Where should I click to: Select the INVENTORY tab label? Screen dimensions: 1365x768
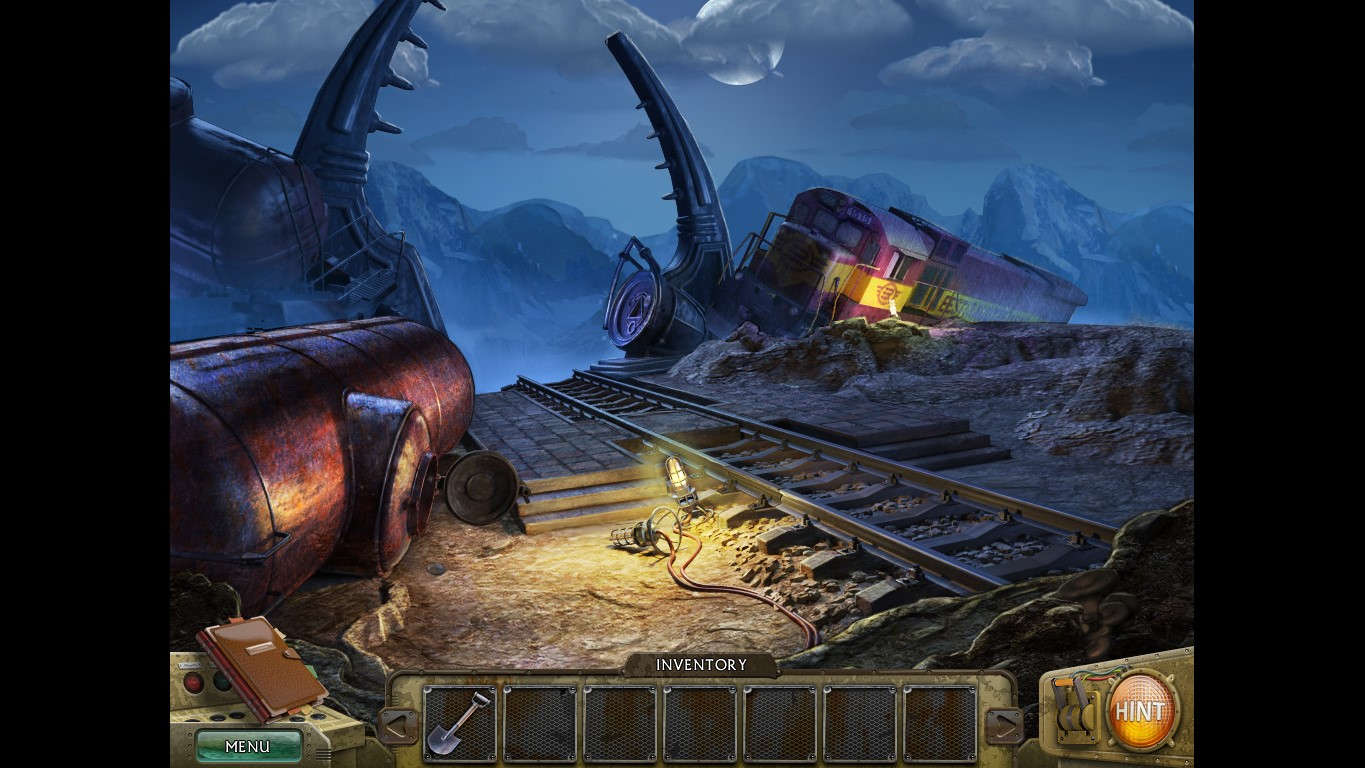pos(700,664)
